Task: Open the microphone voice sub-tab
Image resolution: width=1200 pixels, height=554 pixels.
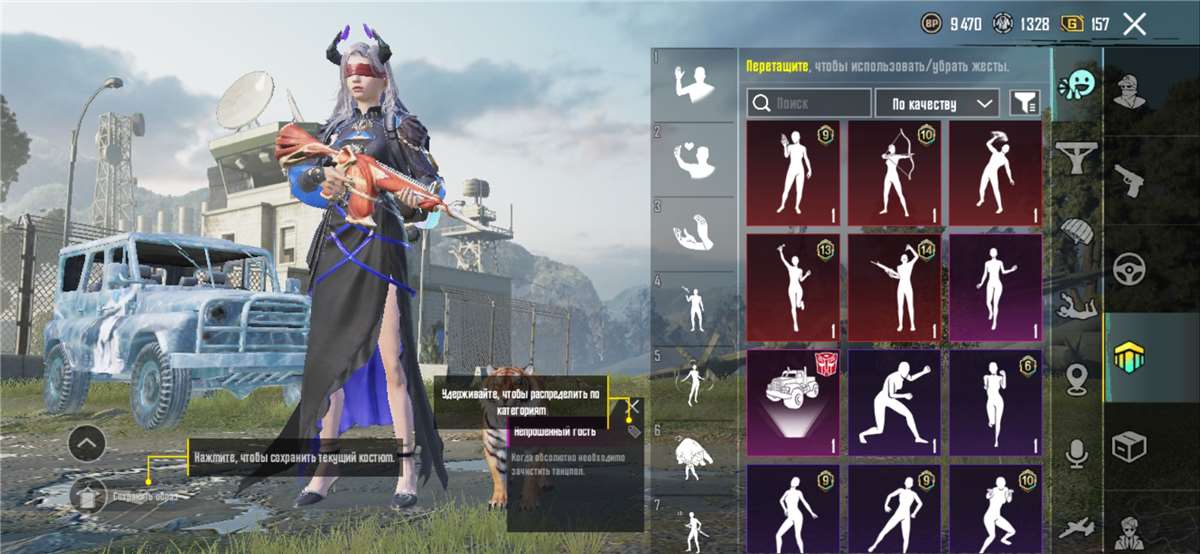Action: [x=1077, y=454]
